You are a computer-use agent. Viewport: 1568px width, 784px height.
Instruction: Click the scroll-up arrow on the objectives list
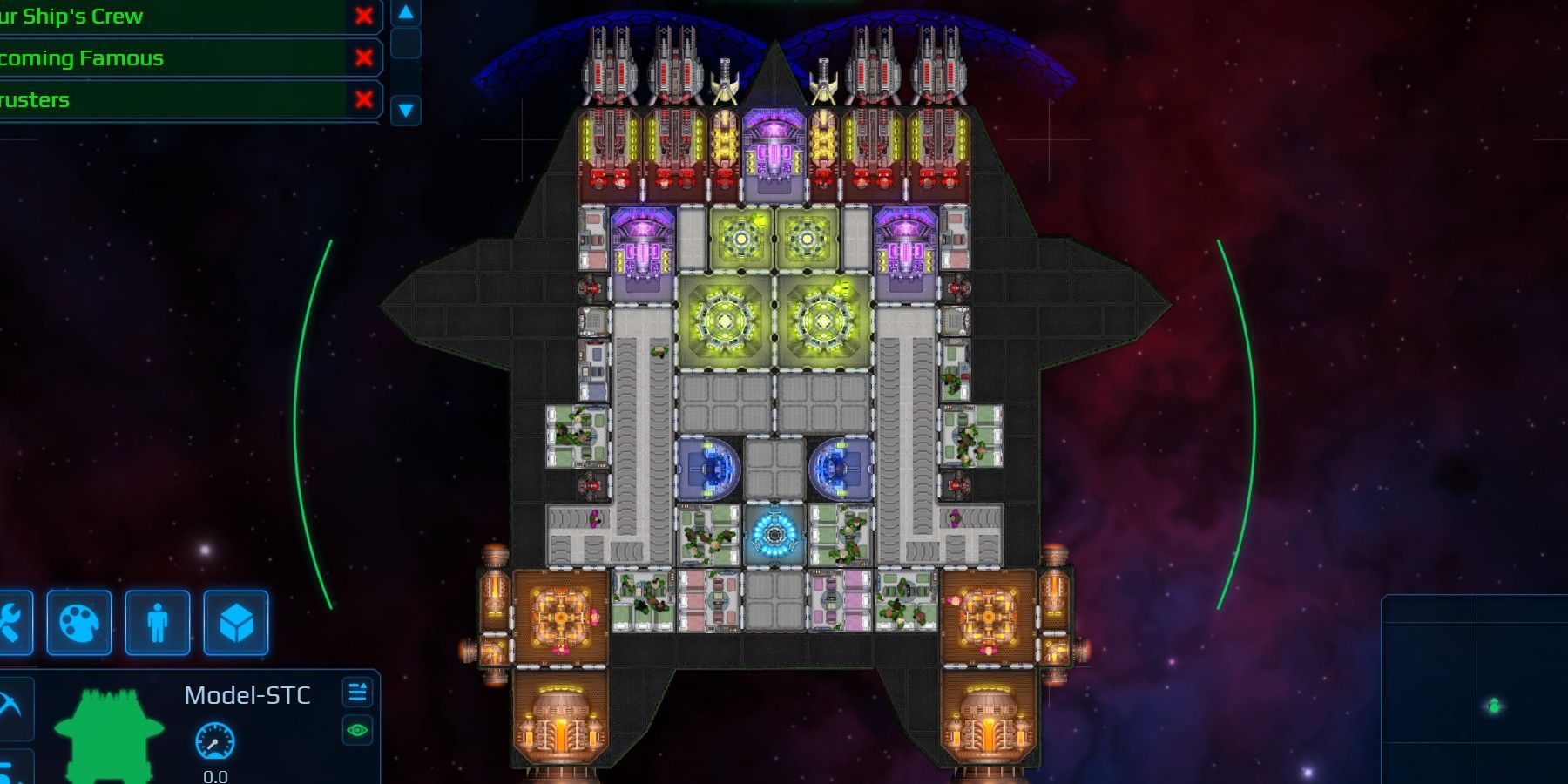(x=403, y=13)
